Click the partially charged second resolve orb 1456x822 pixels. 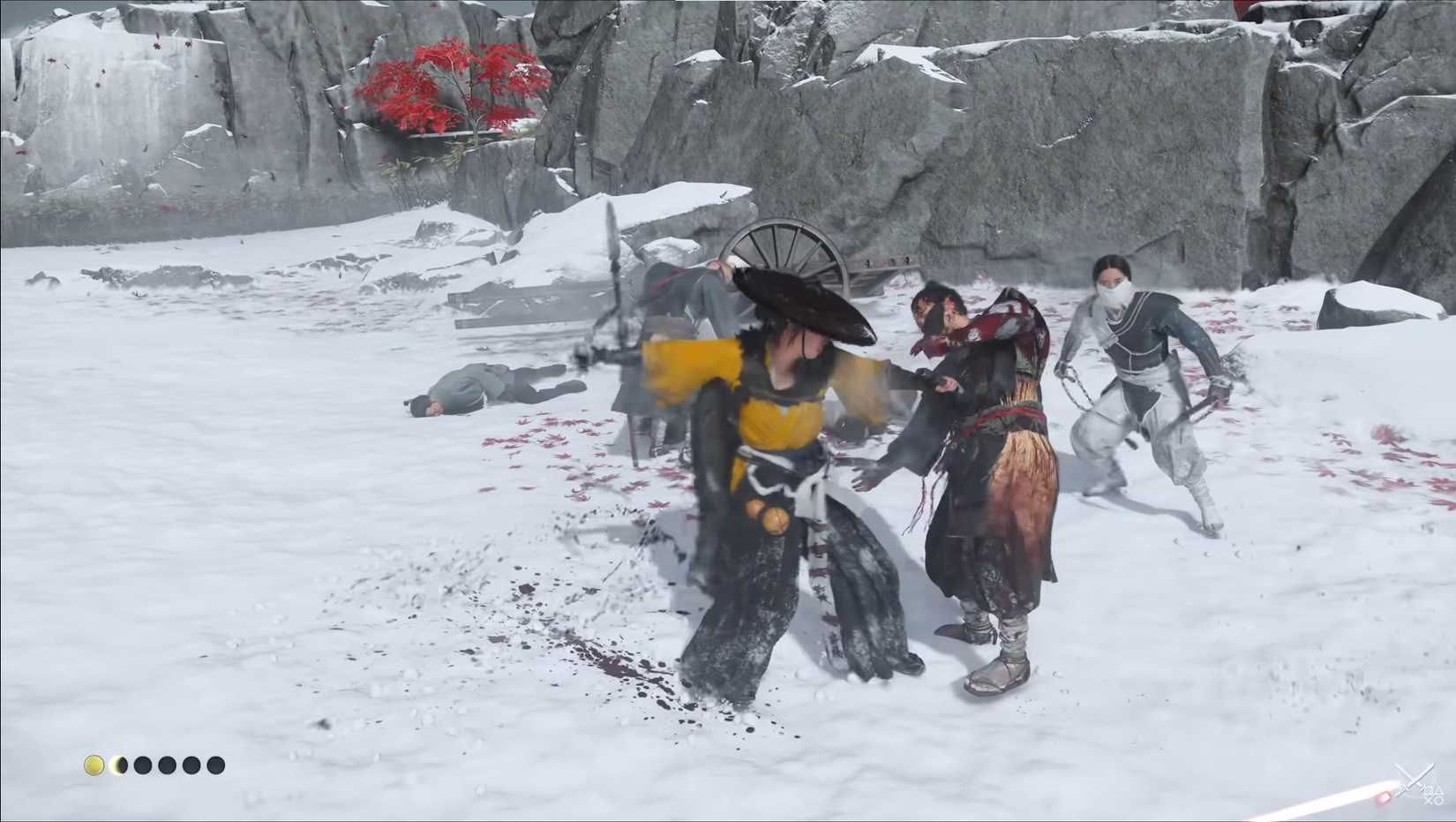coord(118,765)
